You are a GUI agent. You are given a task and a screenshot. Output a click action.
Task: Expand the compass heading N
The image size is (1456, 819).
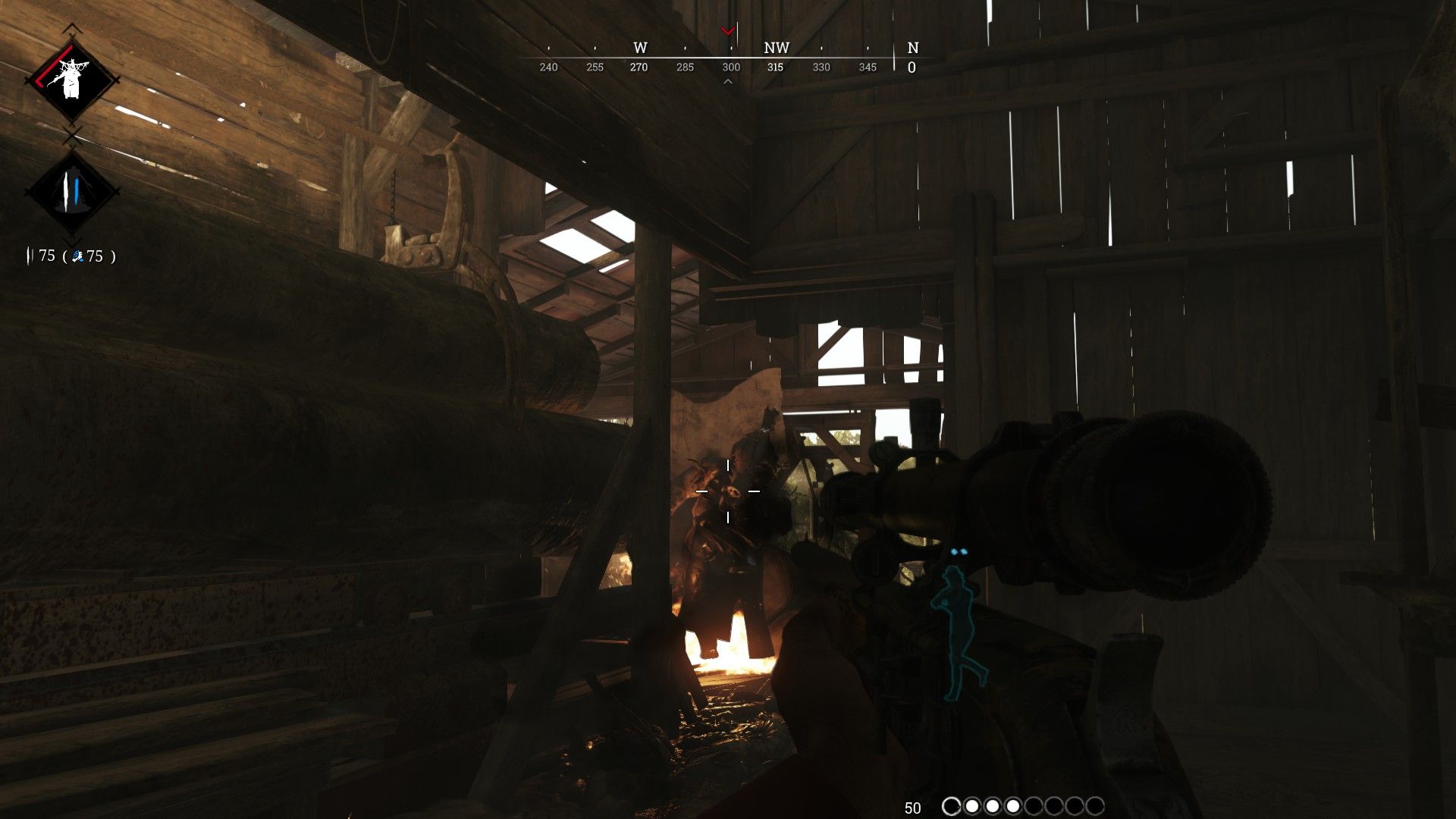pyautogui.click(x=913, y=48)
